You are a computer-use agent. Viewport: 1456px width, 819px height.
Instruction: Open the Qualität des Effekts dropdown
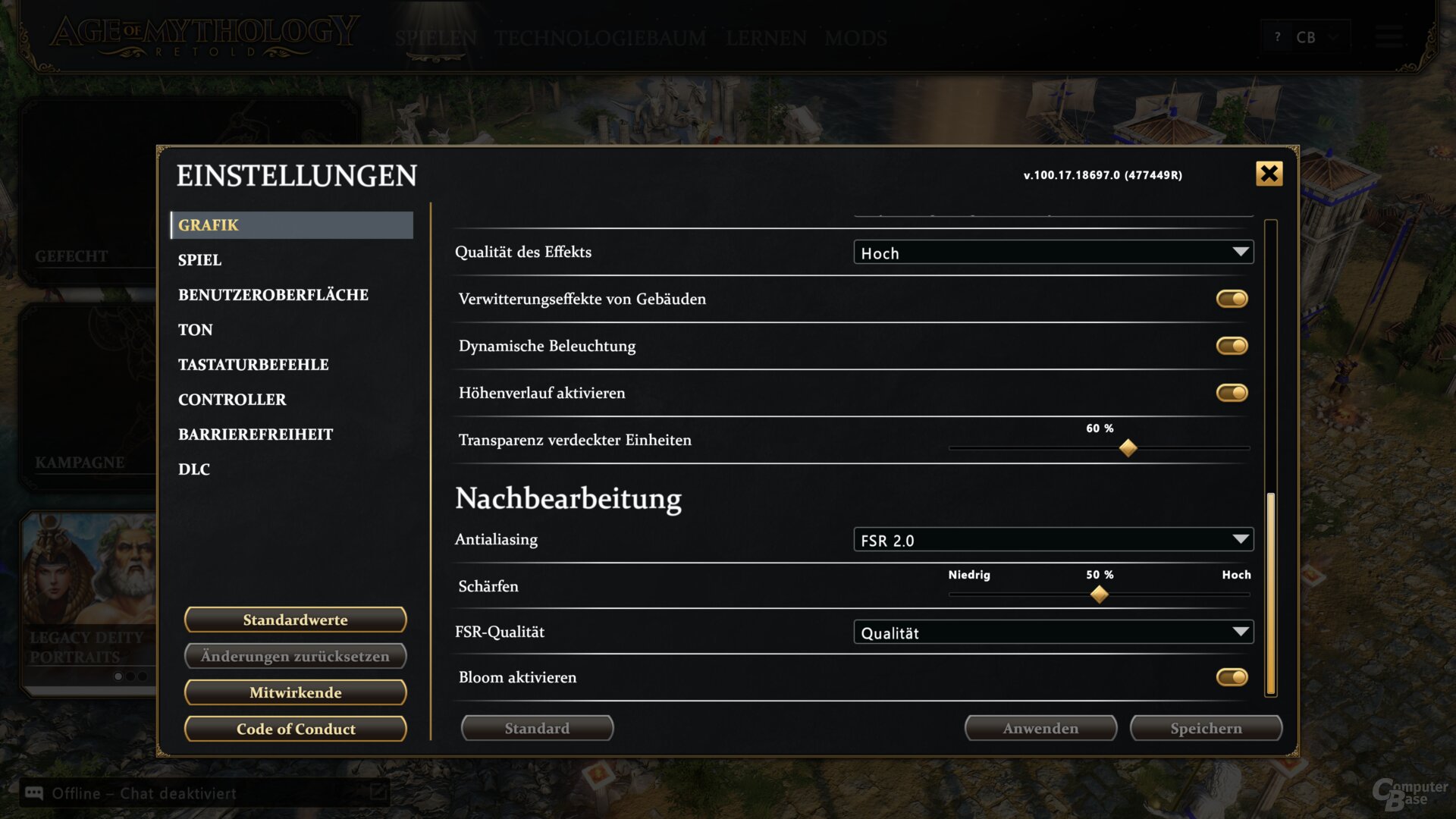[x=1054, y=252]
